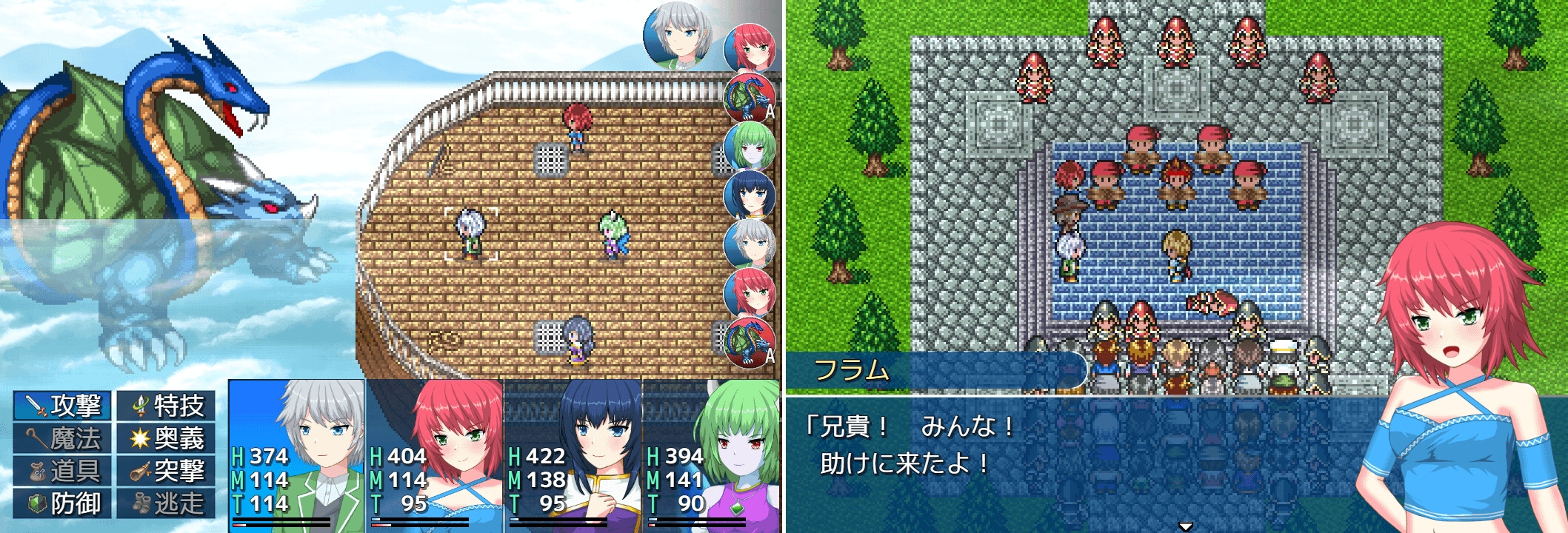Click the large silver-haired turn-order portrait

(x=677, y=36)
